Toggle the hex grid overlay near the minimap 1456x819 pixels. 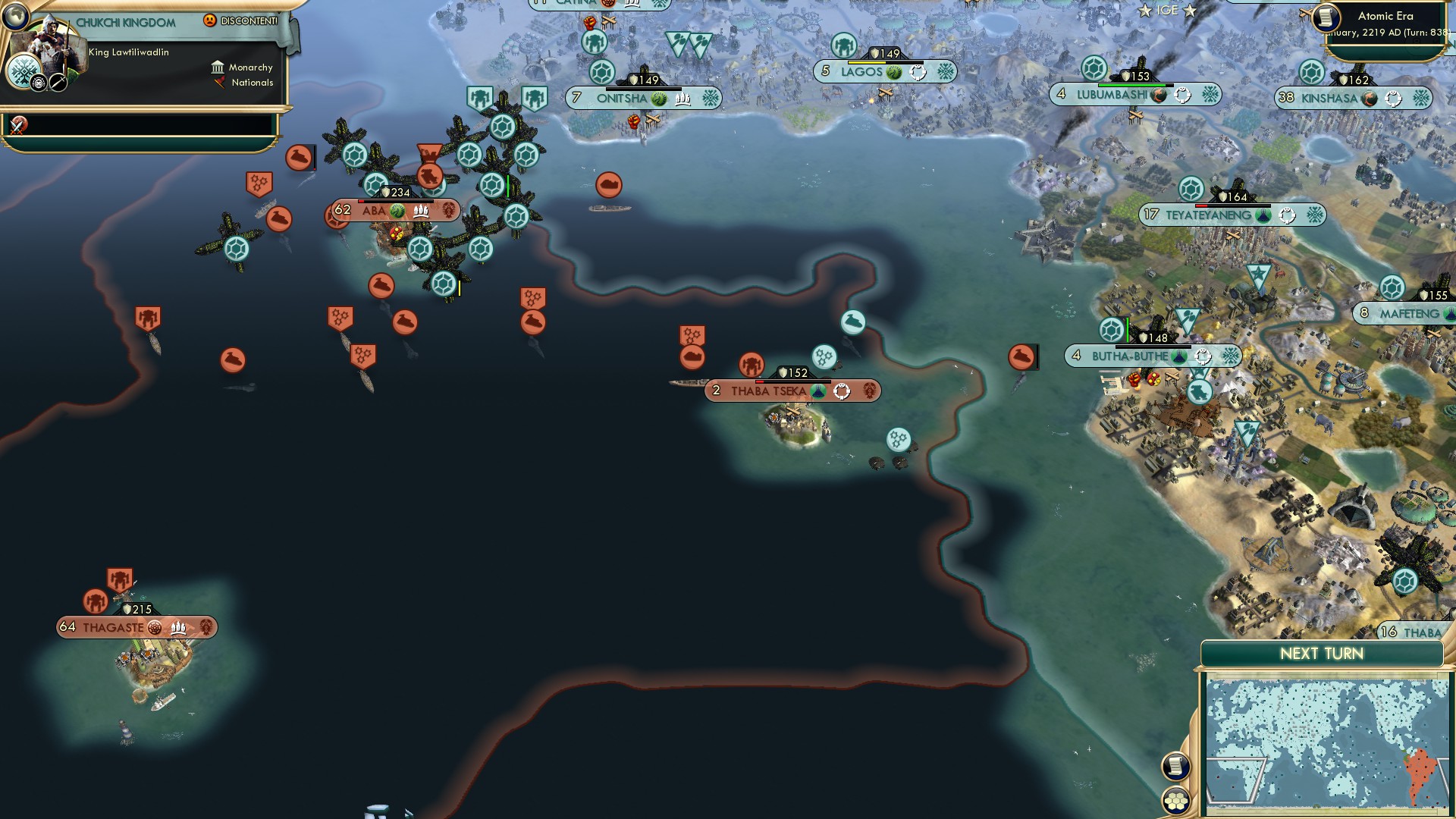(1177, 801)
